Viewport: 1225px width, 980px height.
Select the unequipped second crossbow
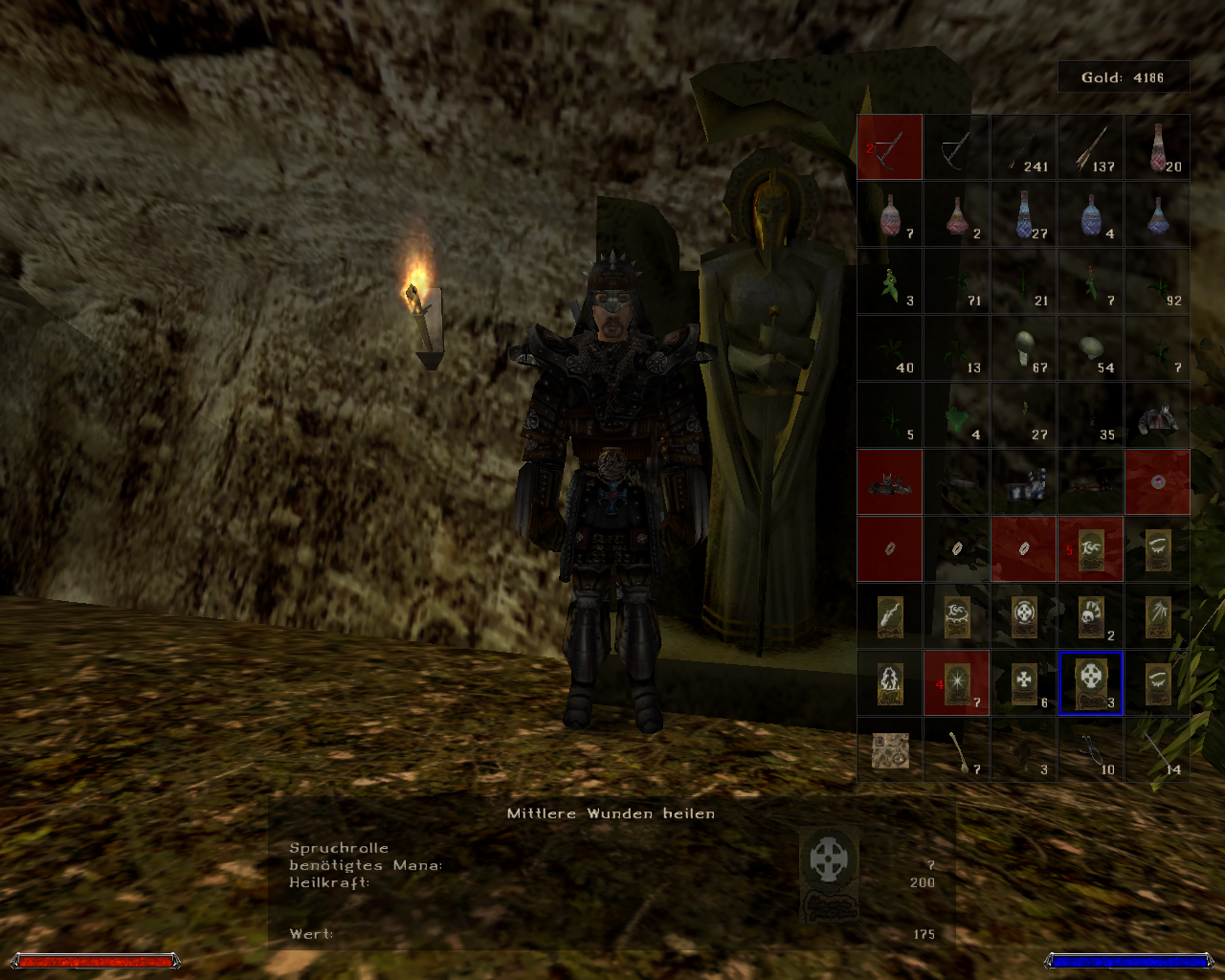(956, 146)
